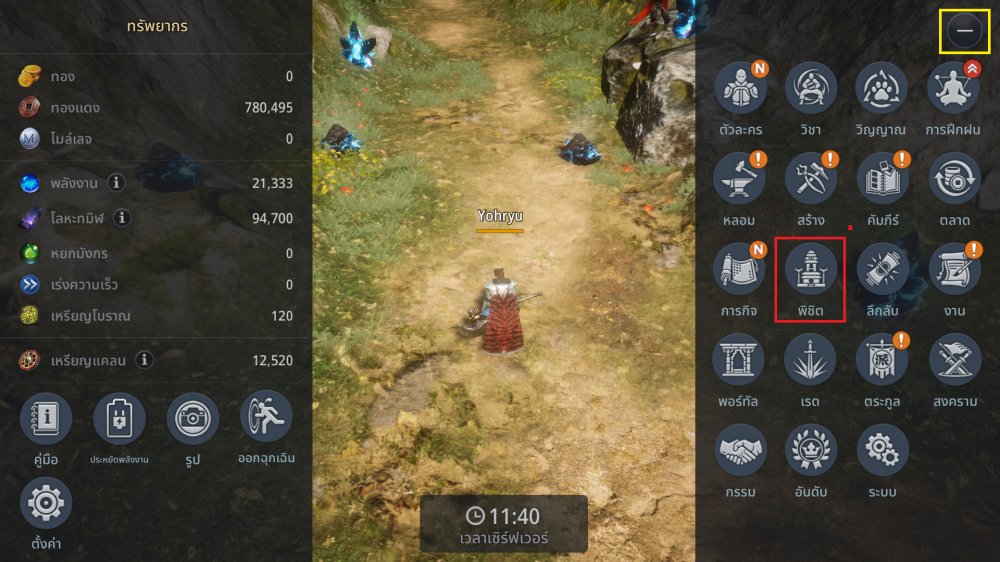The width and height of the screenshot is (1000, 562).
Task: Open the สร้าง crafting menu
Action: tap(810, 179)
